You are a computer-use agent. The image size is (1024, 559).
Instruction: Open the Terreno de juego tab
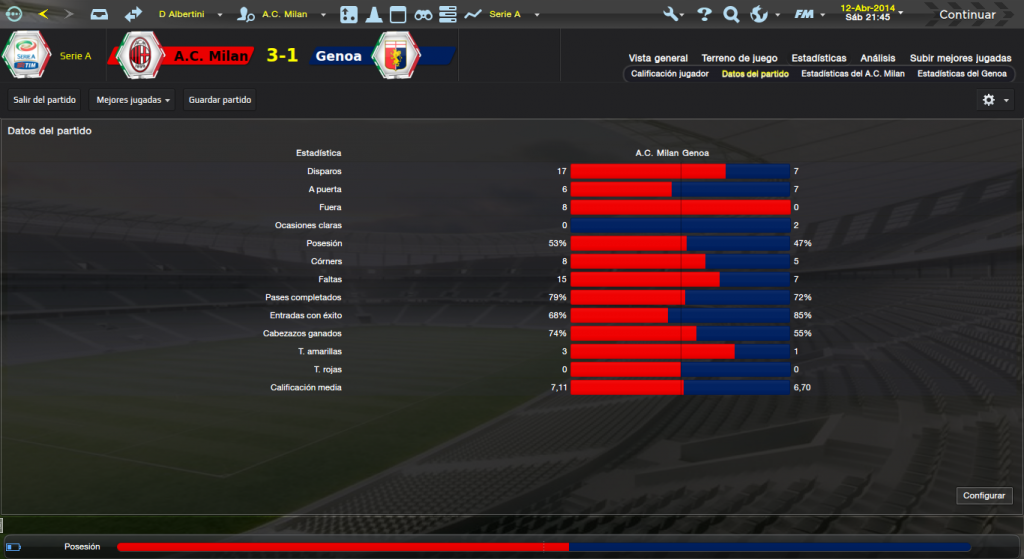pos(740,58)
